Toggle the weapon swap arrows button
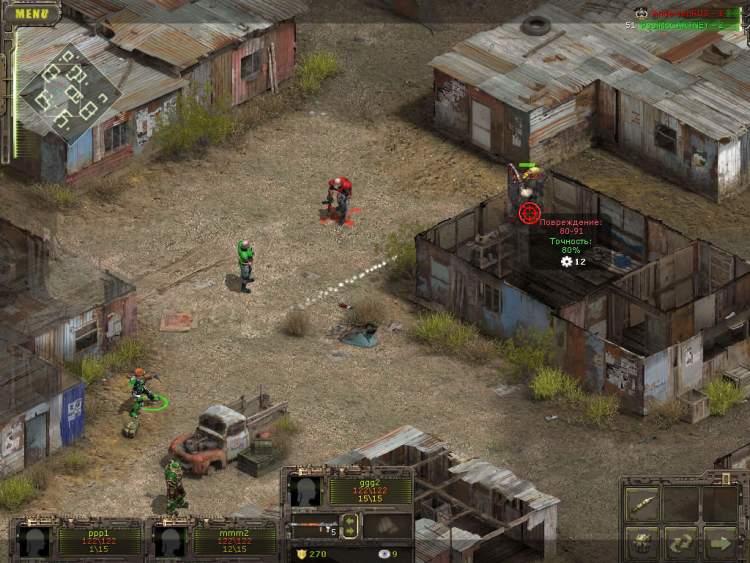This screenshot has width=750, height=563. coord(350,526)
